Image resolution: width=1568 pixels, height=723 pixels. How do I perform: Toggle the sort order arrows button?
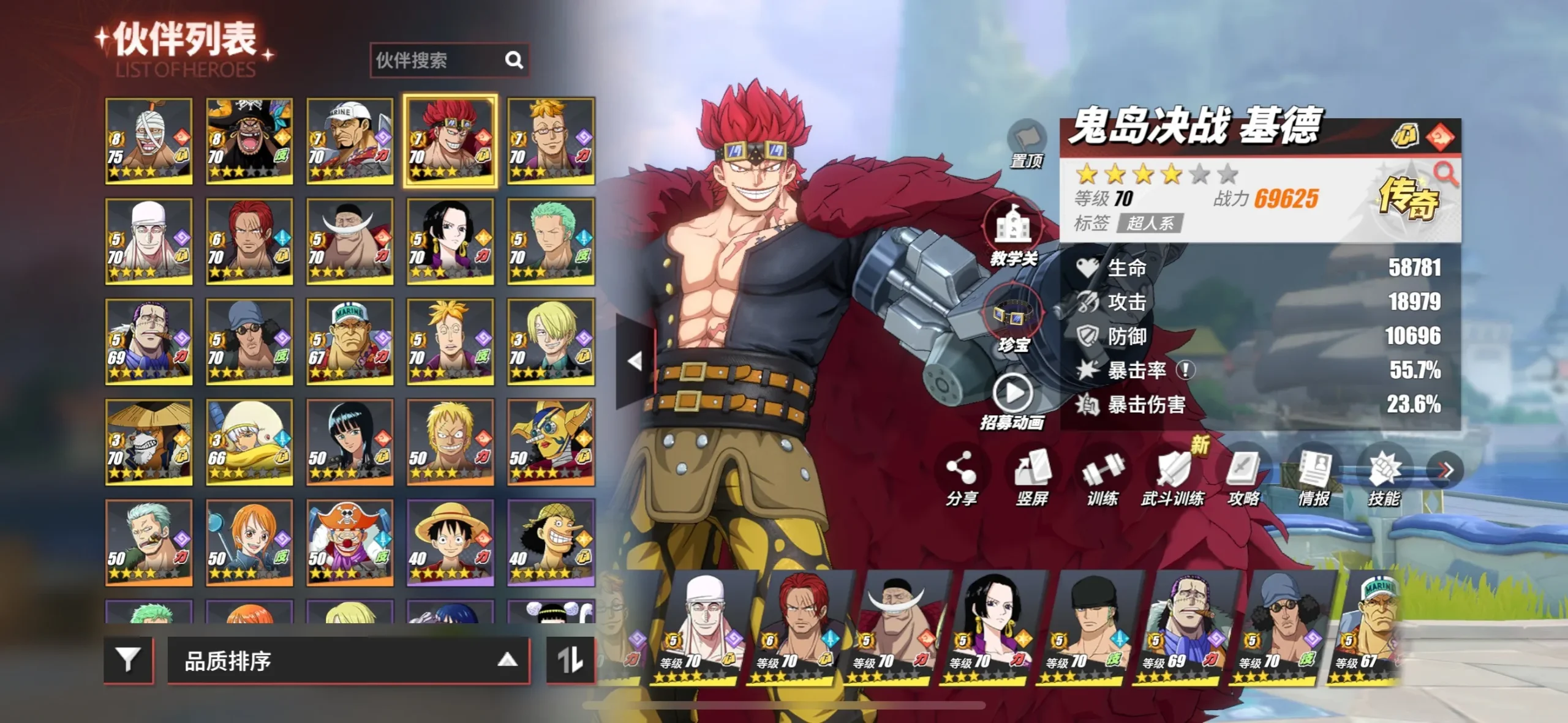pos(570,660)
